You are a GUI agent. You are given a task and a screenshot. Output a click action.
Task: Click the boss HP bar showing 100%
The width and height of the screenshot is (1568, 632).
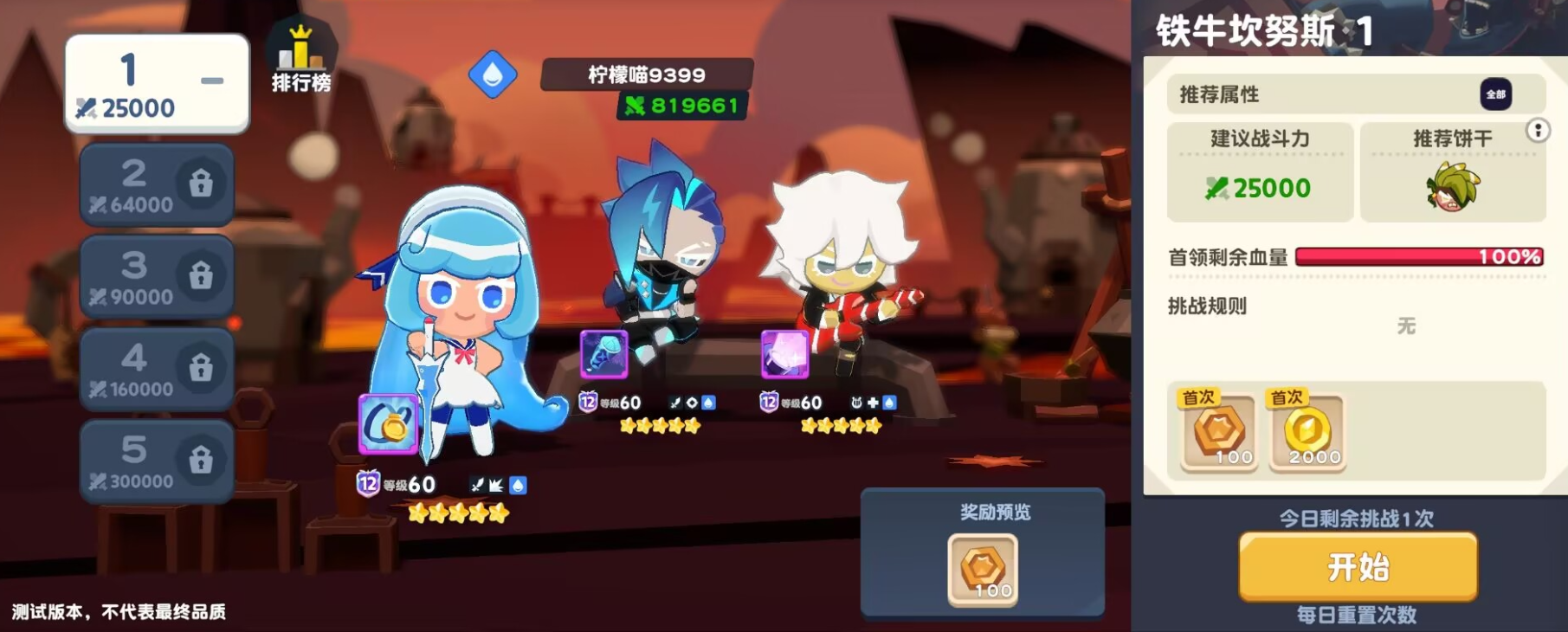tap(1420, 255)
